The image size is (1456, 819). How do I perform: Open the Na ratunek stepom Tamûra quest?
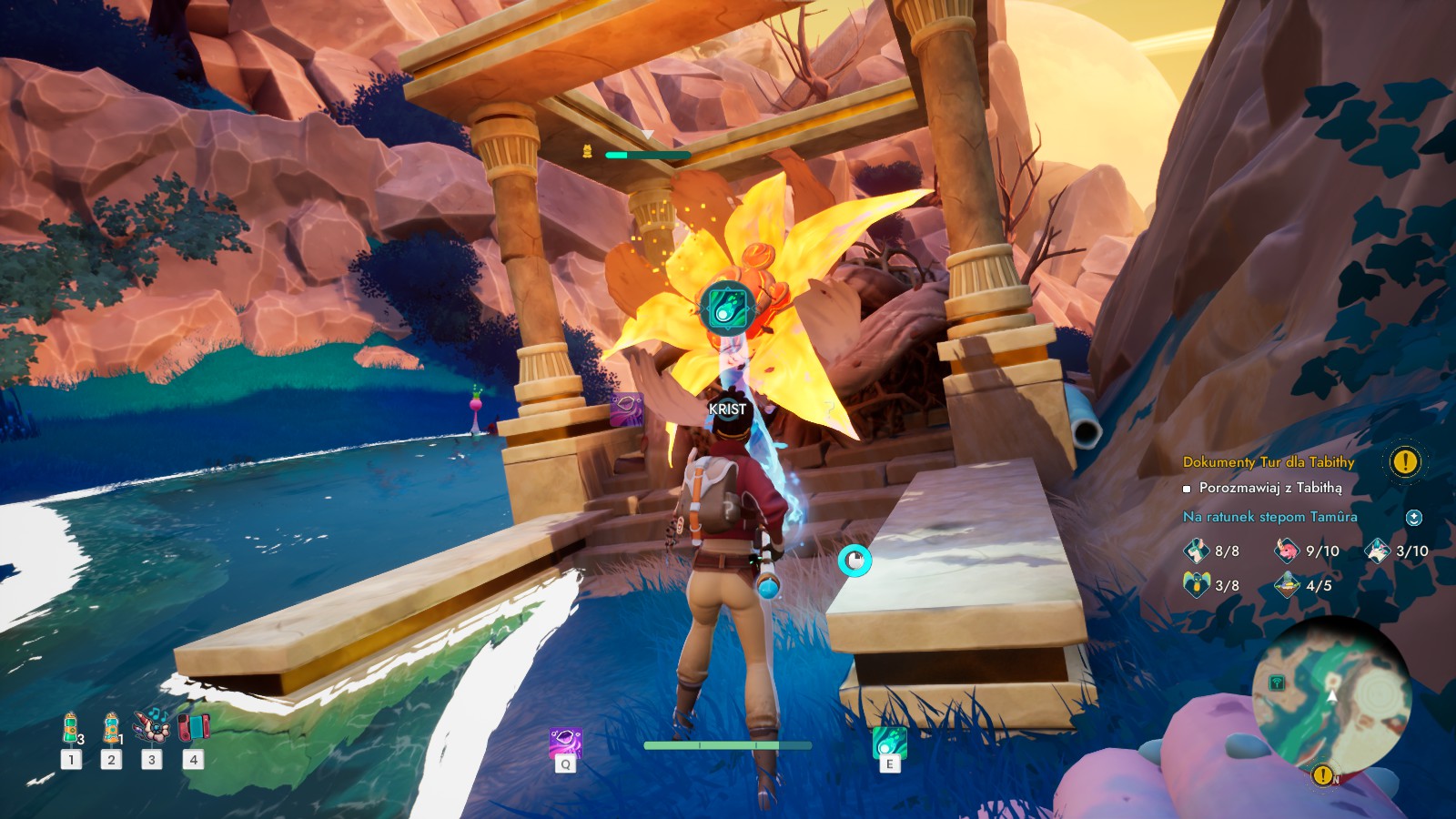pyautogui.click(x=1269, y=517)
